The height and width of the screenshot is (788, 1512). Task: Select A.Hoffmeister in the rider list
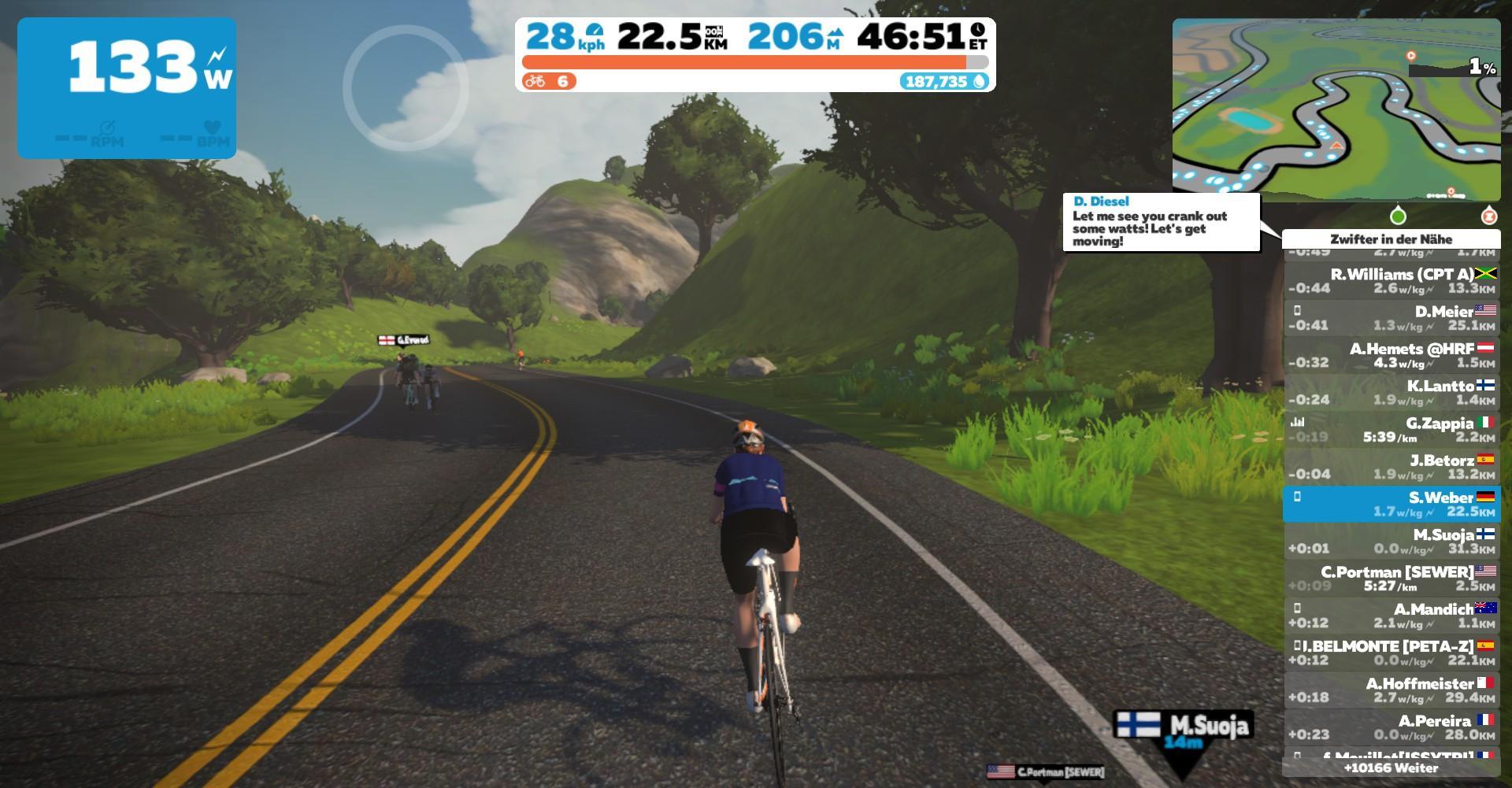tap(1391, 690)
